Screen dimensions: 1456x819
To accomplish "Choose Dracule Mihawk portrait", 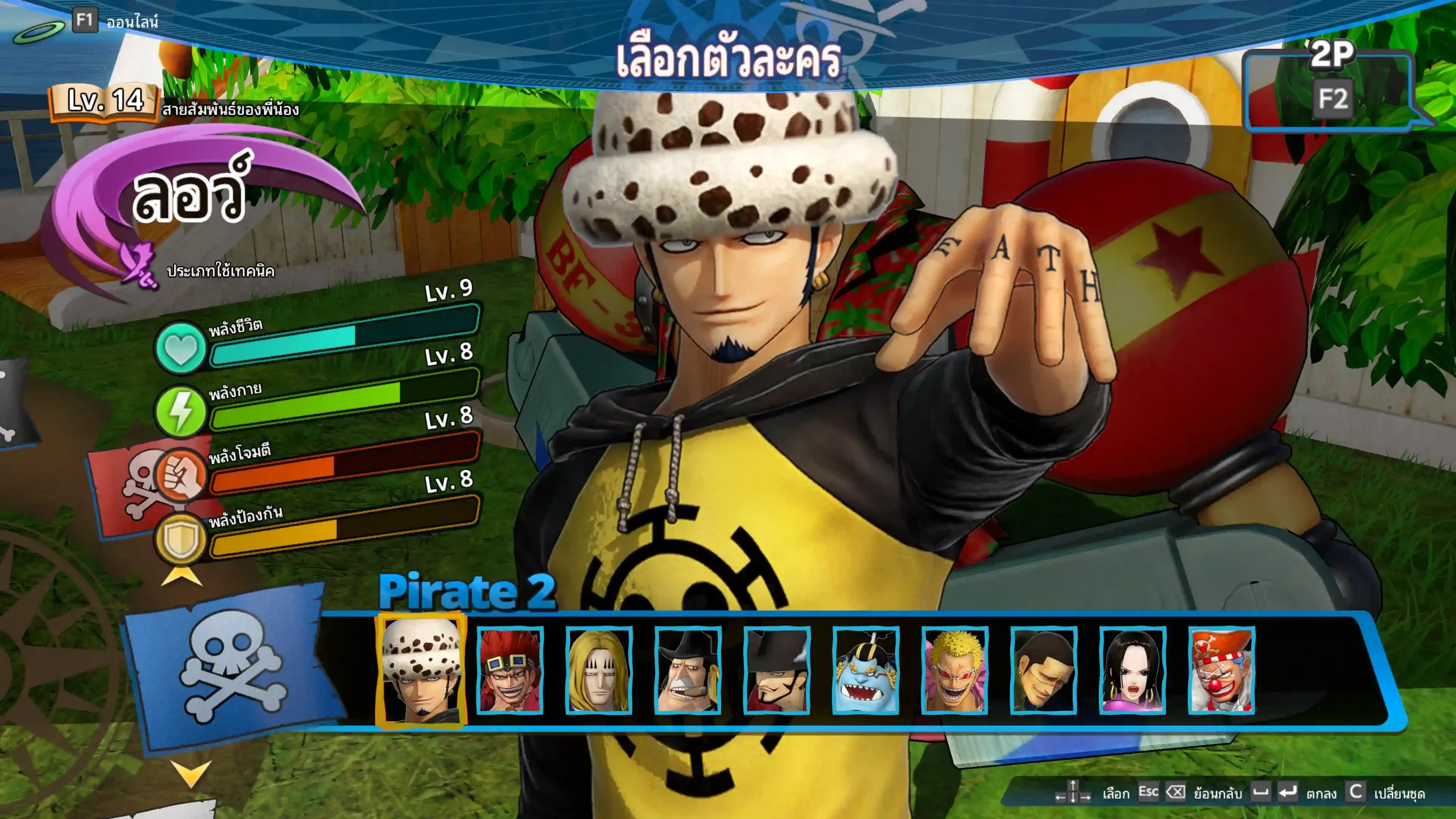I will pos(777,670).
